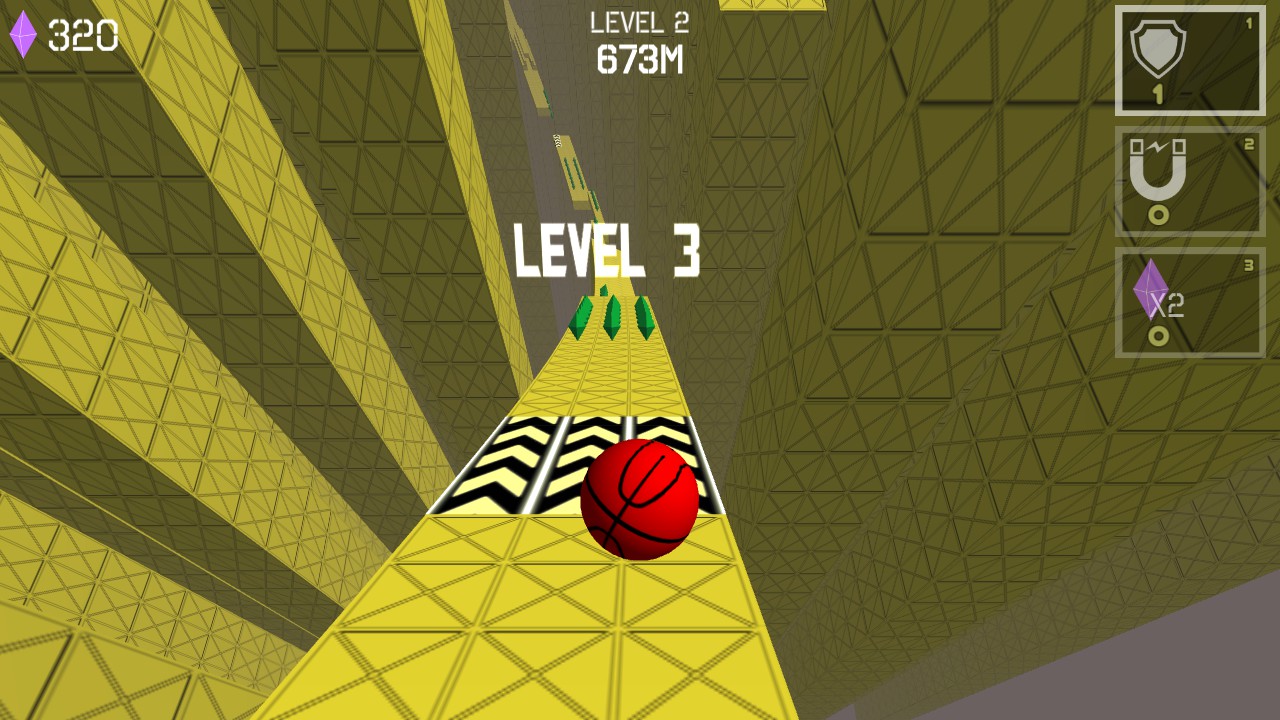Select the shield emblem in slot 1
1280x720 pixels.
click(1156, 48)
